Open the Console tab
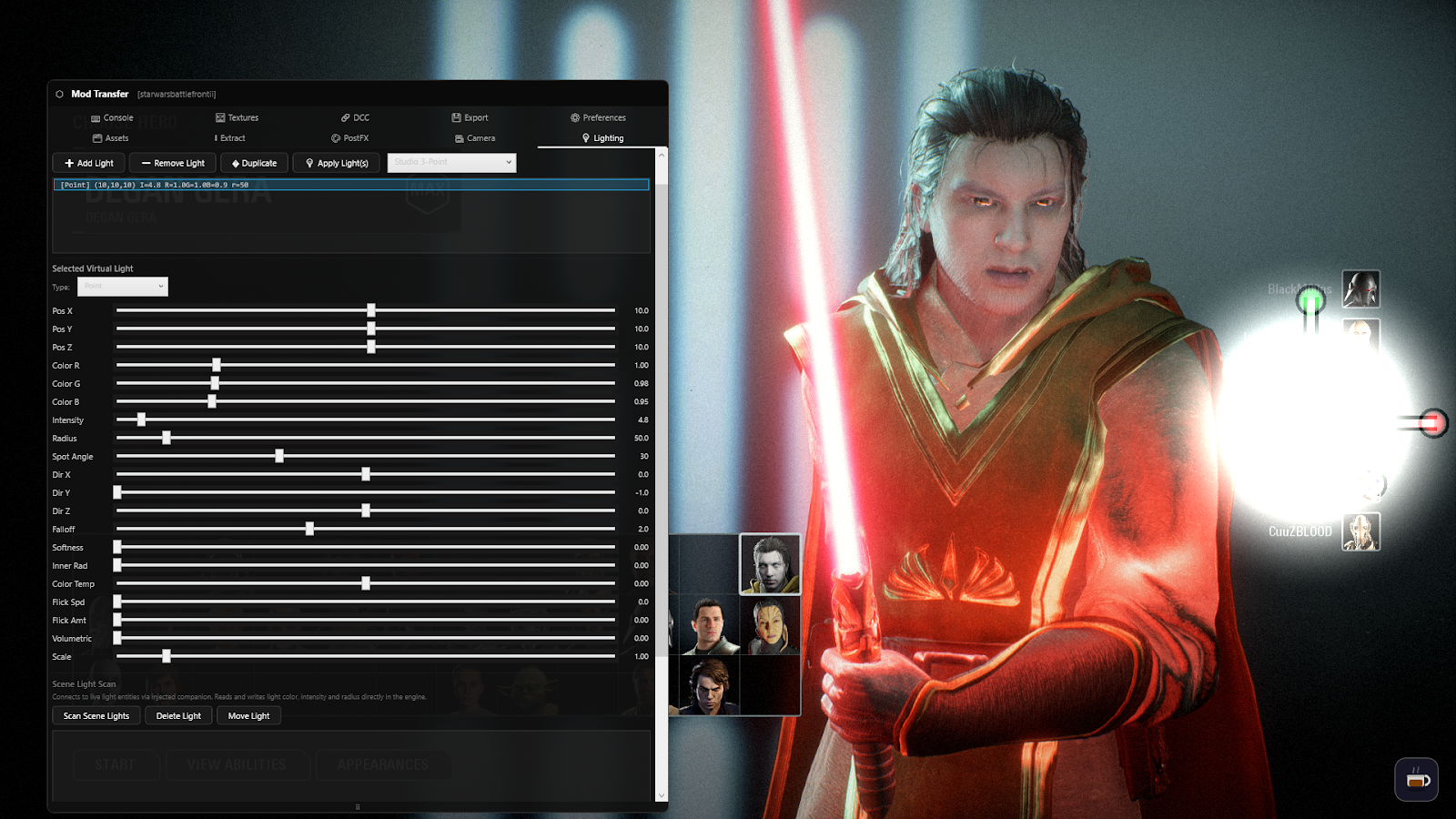The width and height of the screenshot is (1456, 819). [x=111, y=117]
